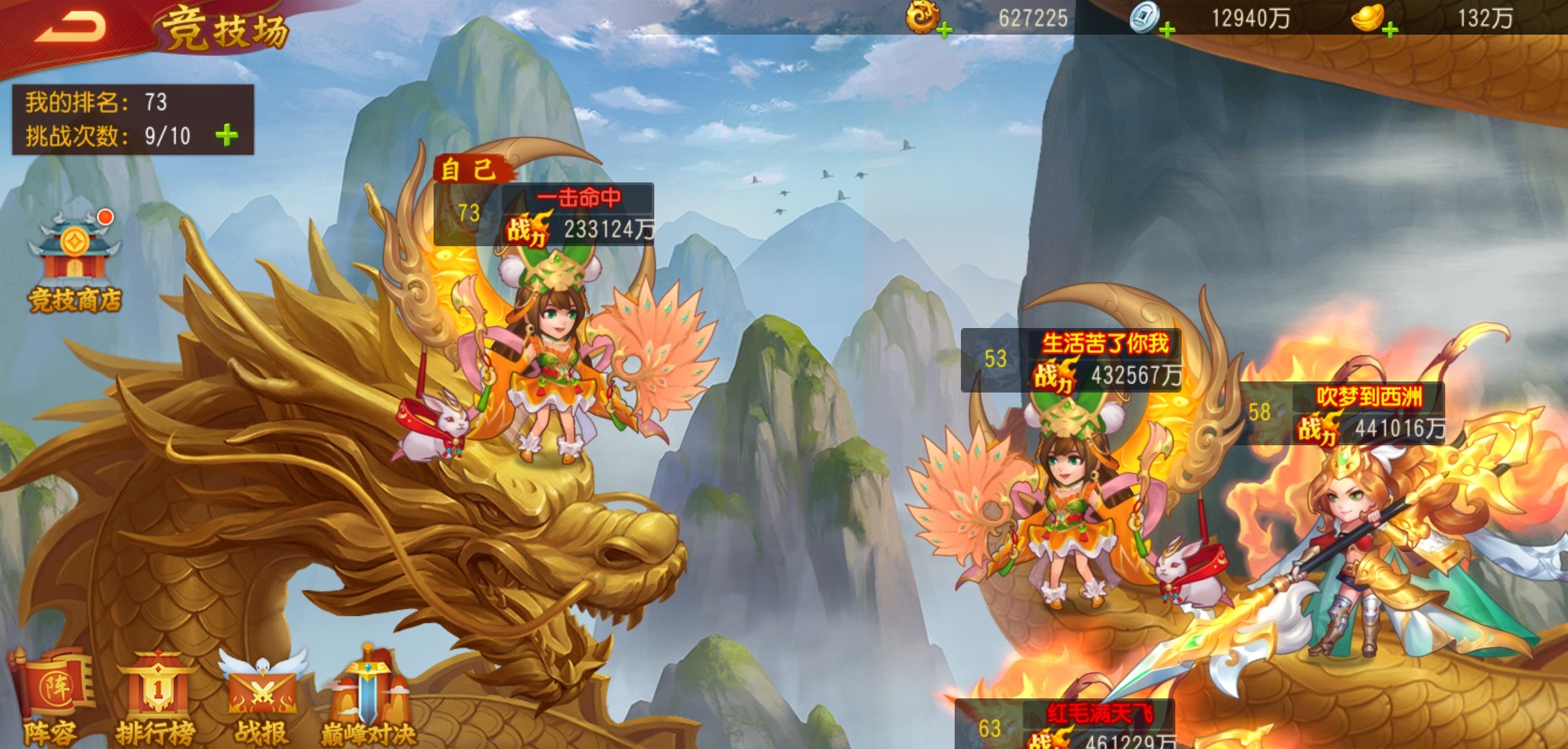Buy gold ingots via plus button
Image resolution: width=1568 pixels, height=749 pixels.
[1390, 30]
